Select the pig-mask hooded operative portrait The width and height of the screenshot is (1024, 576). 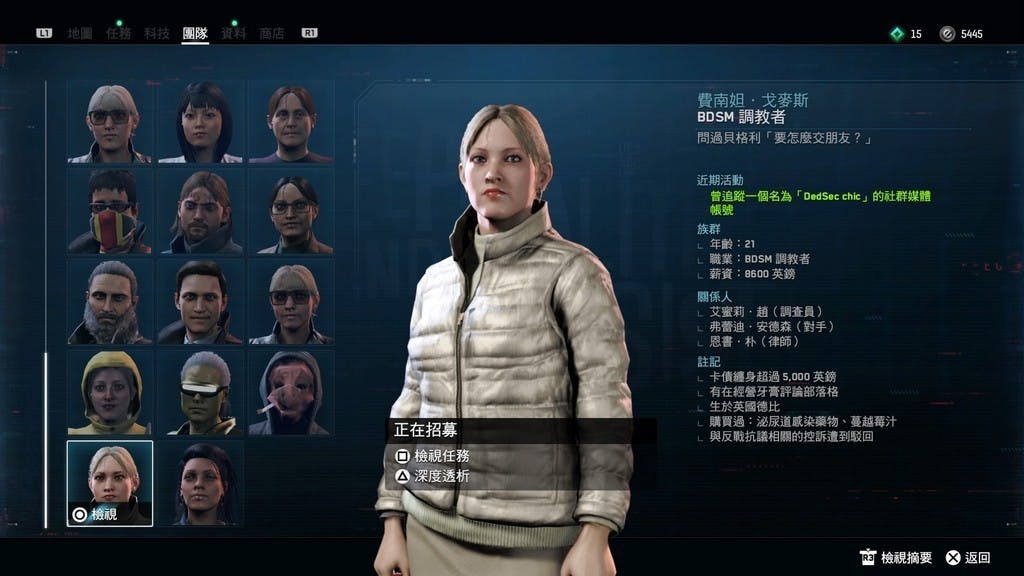click(x=292, y=392)
